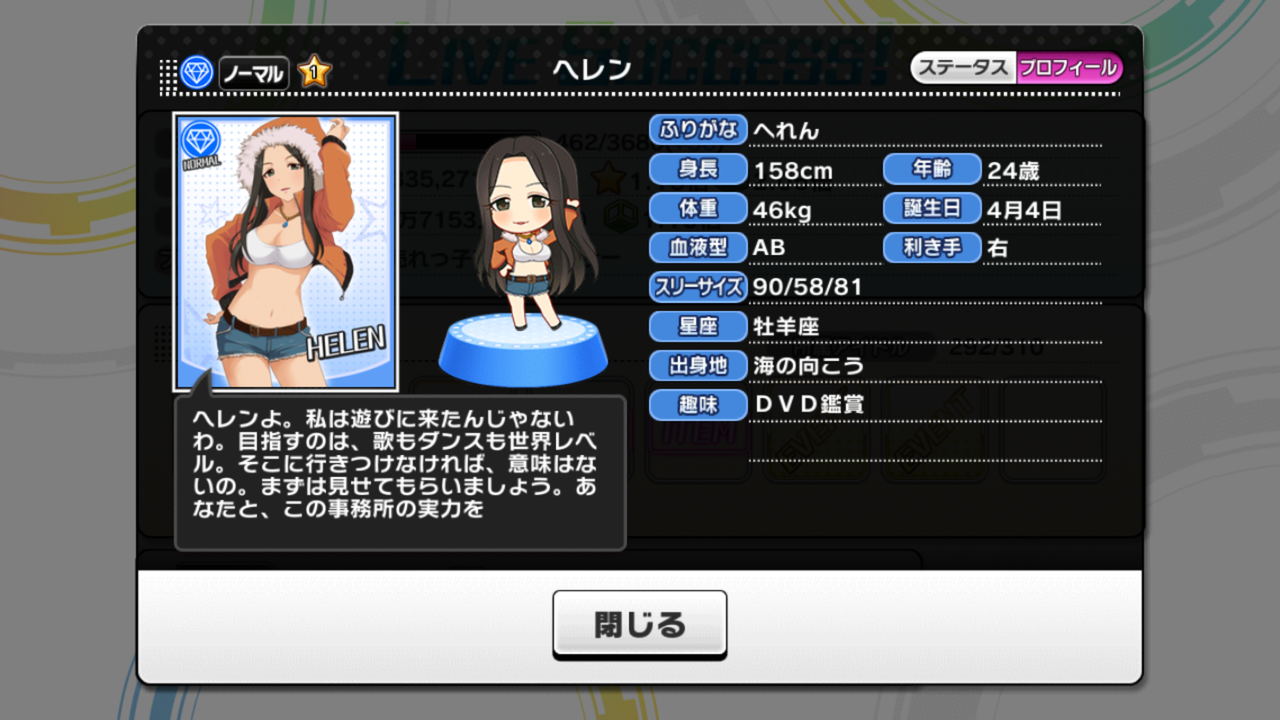This screenshot has width=1280, height=720.
Task: Tap the 出身地 (birthplace) label badge
Action: click(697, 366)
